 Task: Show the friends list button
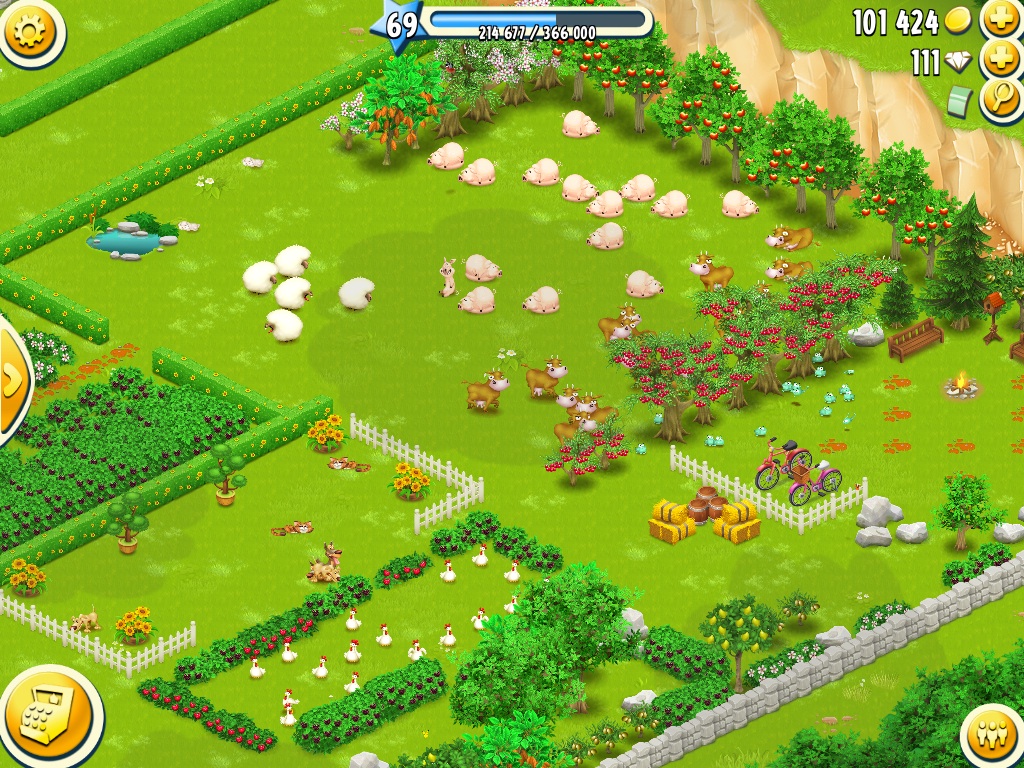pyautogui.click(x=993, y=737)
